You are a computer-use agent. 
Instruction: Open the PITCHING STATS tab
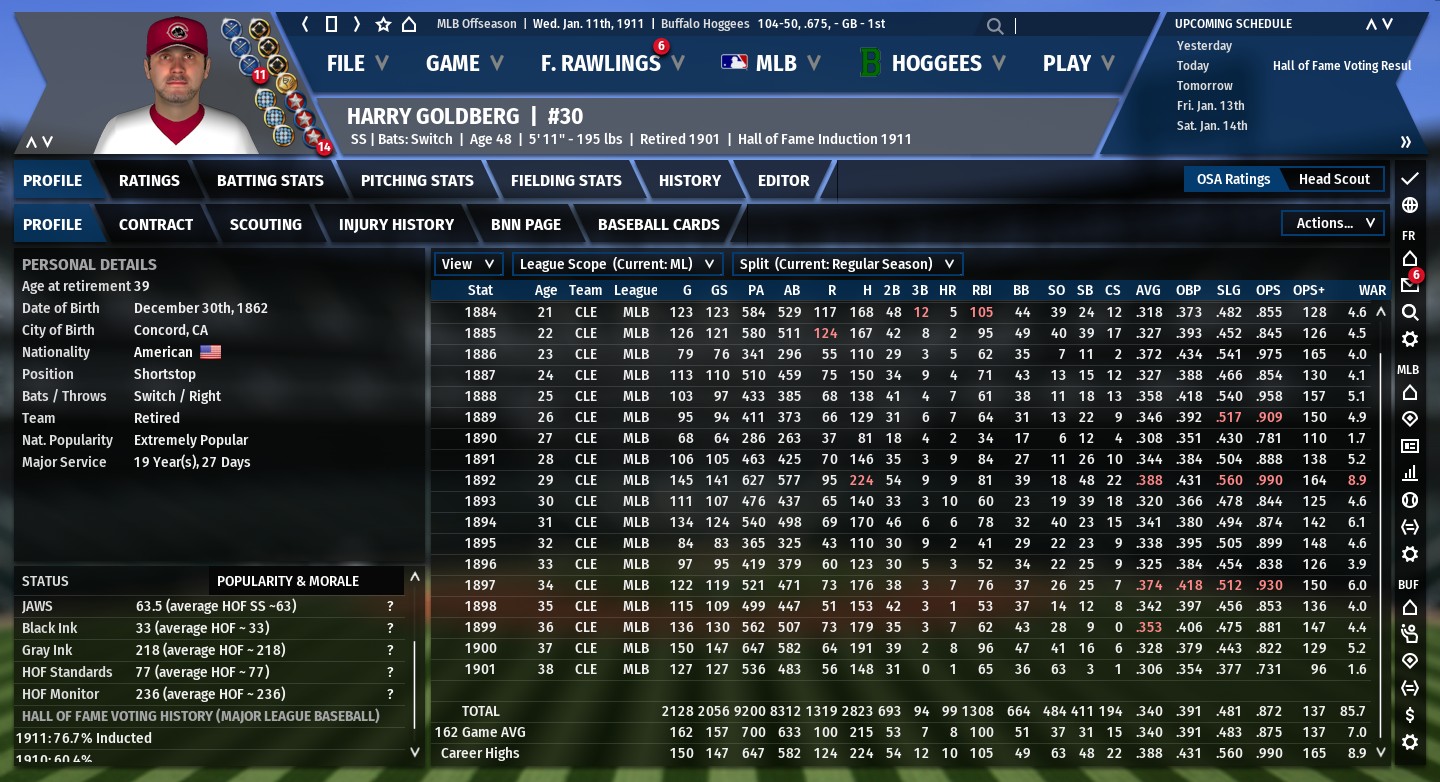(x=417, y=181)
